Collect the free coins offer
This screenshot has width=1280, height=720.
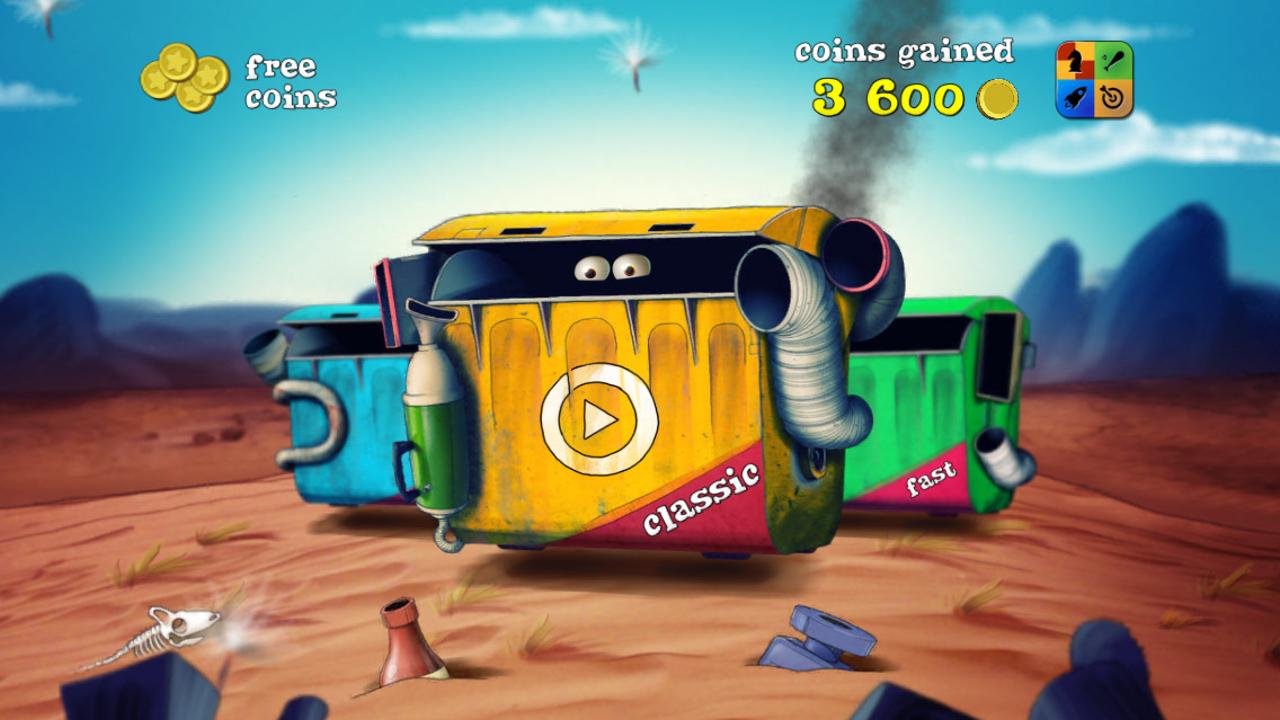(237, 80)
